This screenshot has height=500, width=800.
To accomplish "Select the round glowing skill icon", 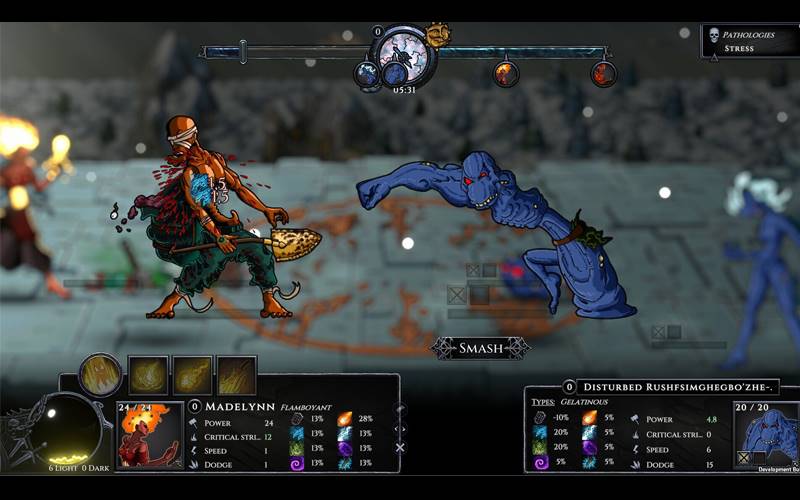I will point(100,375).
